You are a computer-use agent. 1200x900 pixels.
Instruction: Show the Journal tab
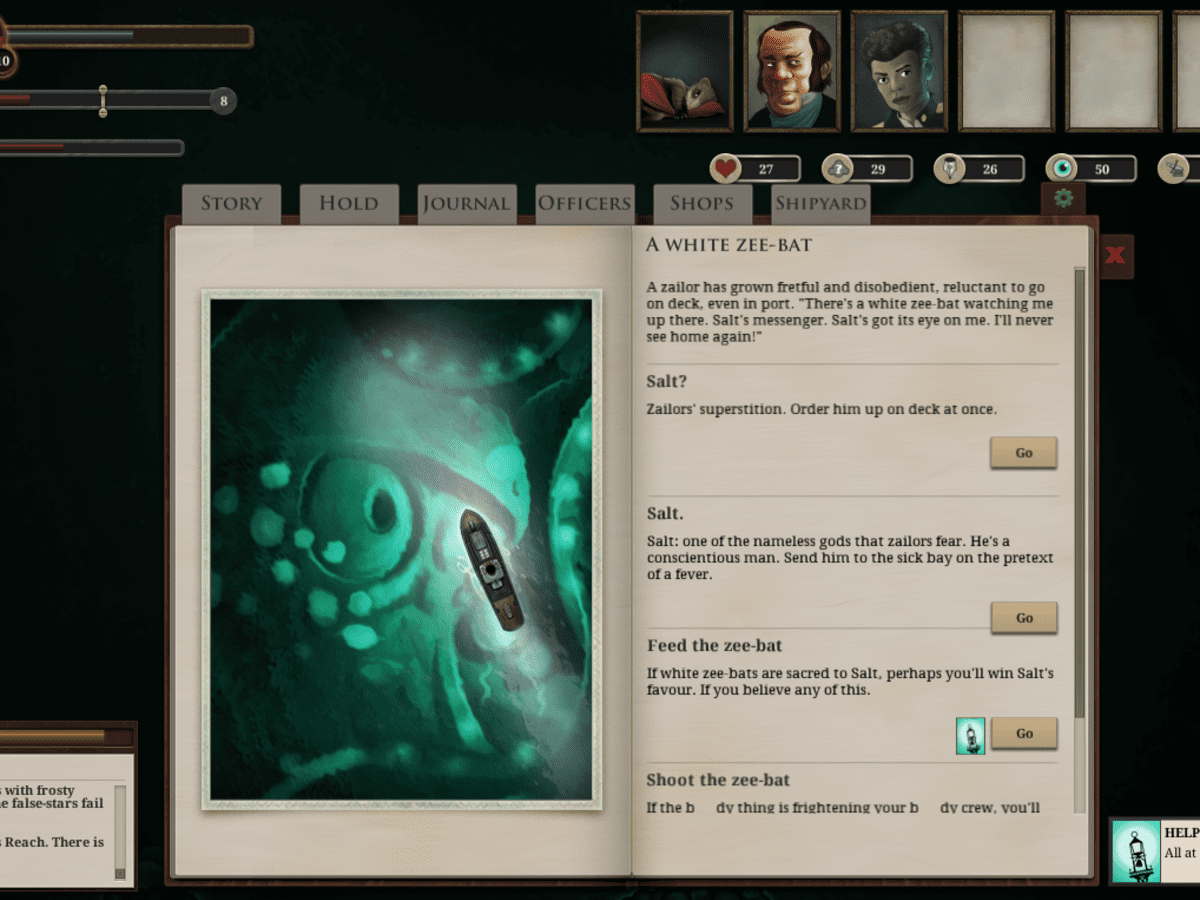466,204
